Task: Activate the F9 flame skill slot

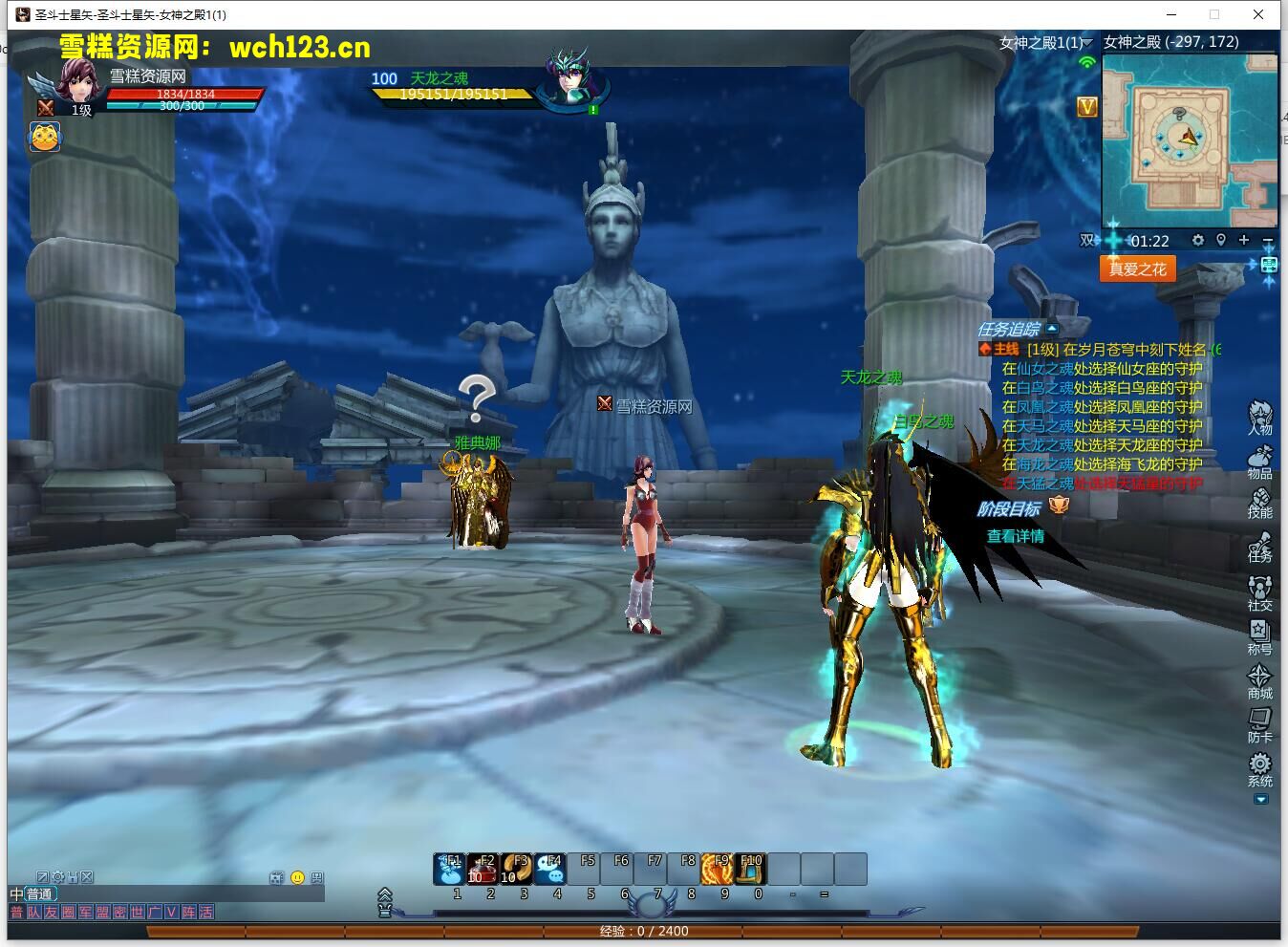Action: coord(719,869)
